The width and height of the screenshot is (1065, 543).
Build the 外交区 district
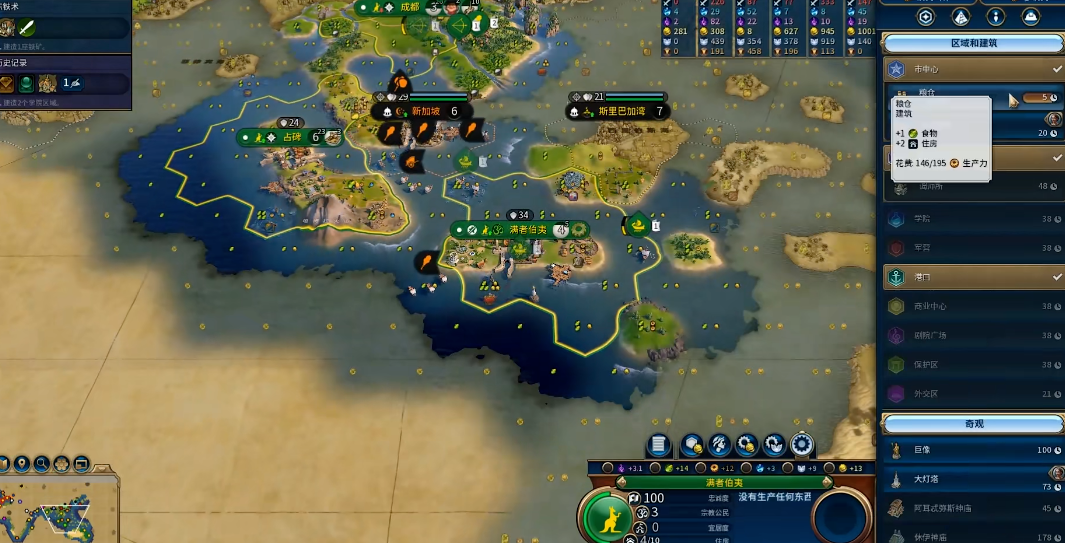[927, 394]
